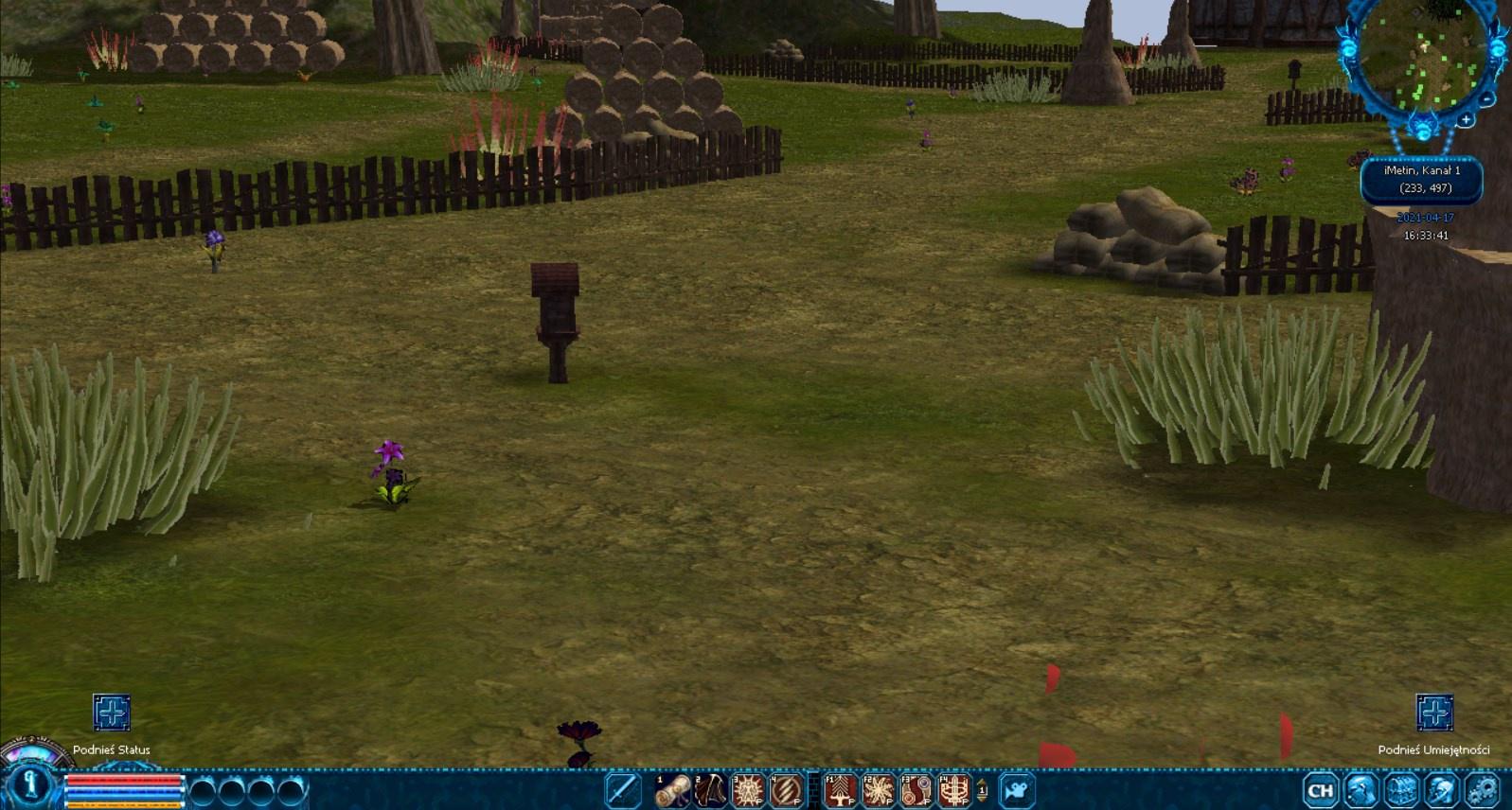Open the helmeted head messenger button
Image resolution: width=1512 pixels, height=810 pixels.
click(1442, 790)
